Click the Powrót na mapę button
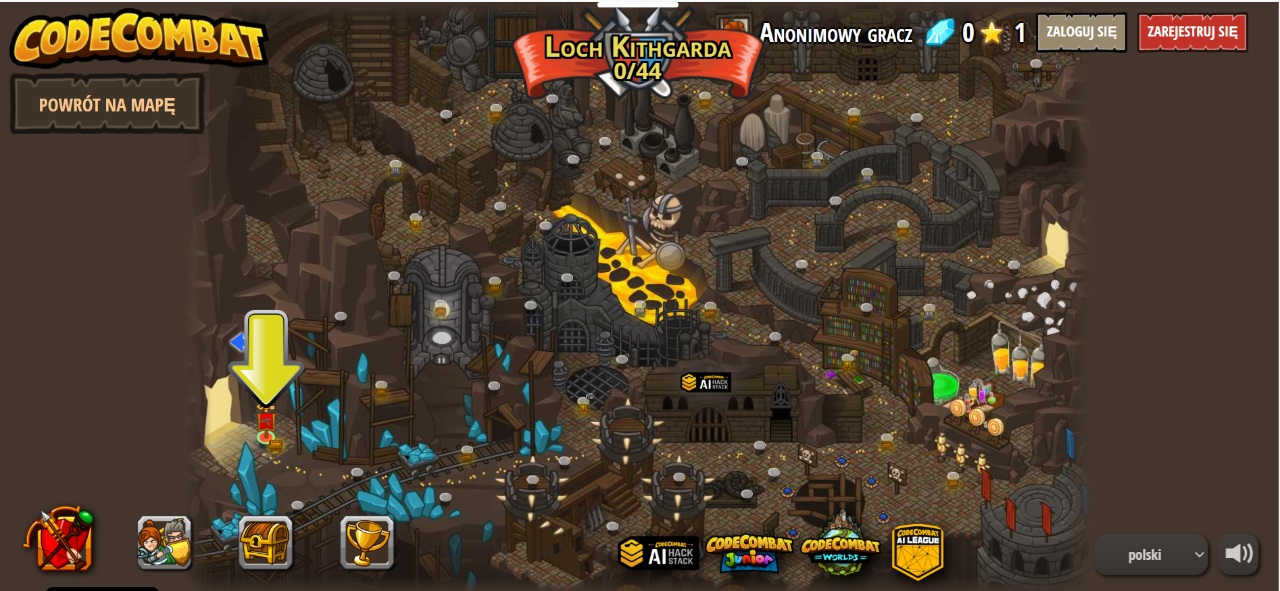 click(x=107, y=104)
